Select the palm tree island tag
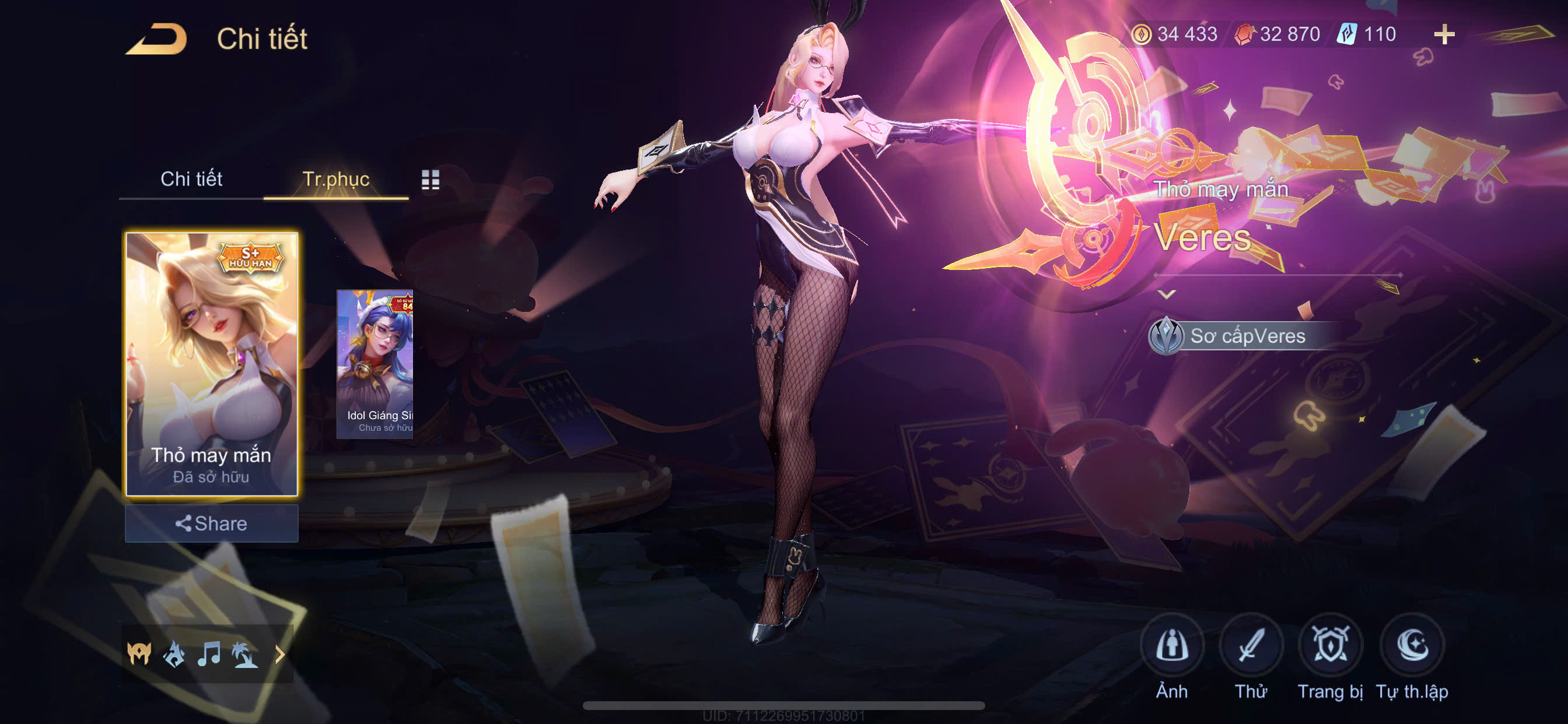The image size is (1568, 724). coord(244,655)
